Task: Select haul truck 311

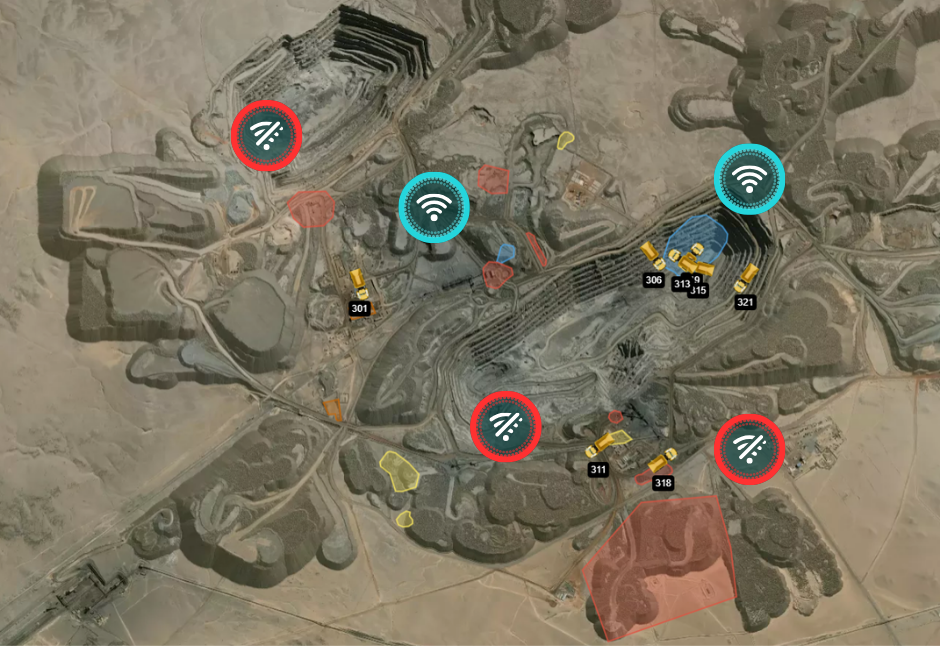Action: pos(603,445)
